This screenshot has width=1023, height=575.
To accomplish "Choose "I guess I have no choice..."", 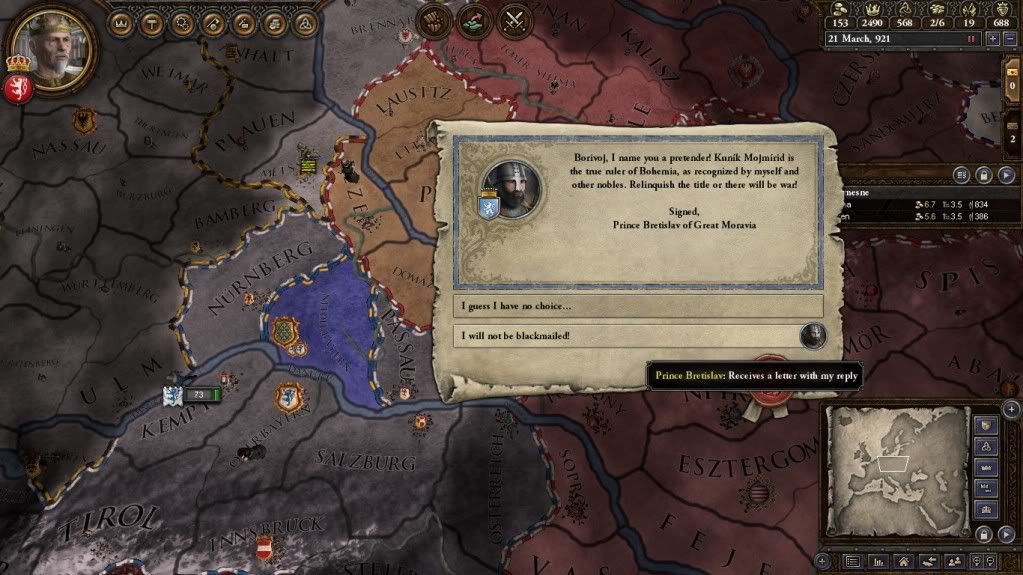I will [x=640, y=305].
